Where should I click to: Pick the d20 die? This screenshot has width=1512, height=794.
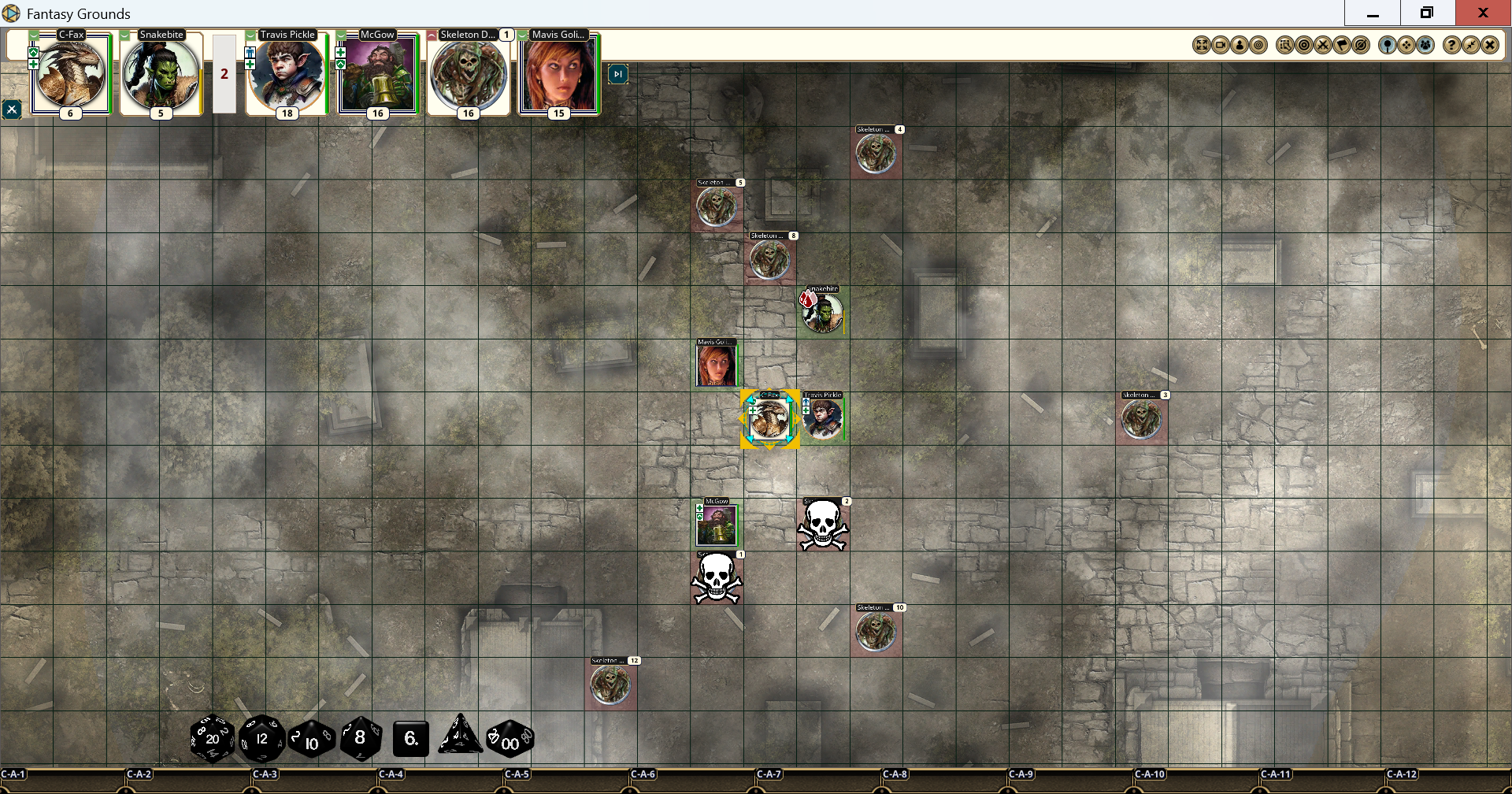pyautogui.click(x=212, y=739)
